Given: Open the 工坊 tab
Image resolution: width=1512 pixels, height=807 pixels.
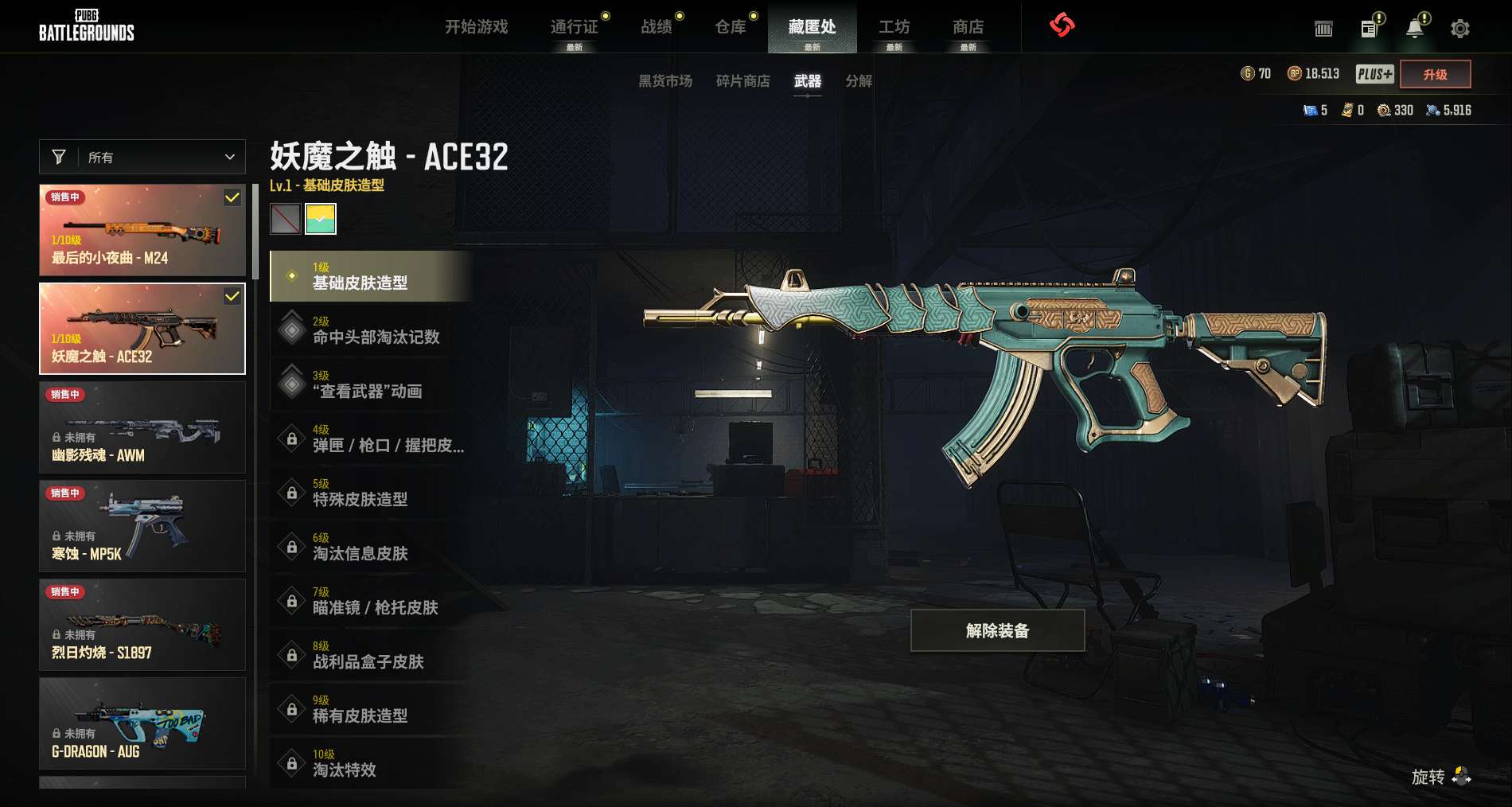Looking at the screenshot, I should 894,27.
